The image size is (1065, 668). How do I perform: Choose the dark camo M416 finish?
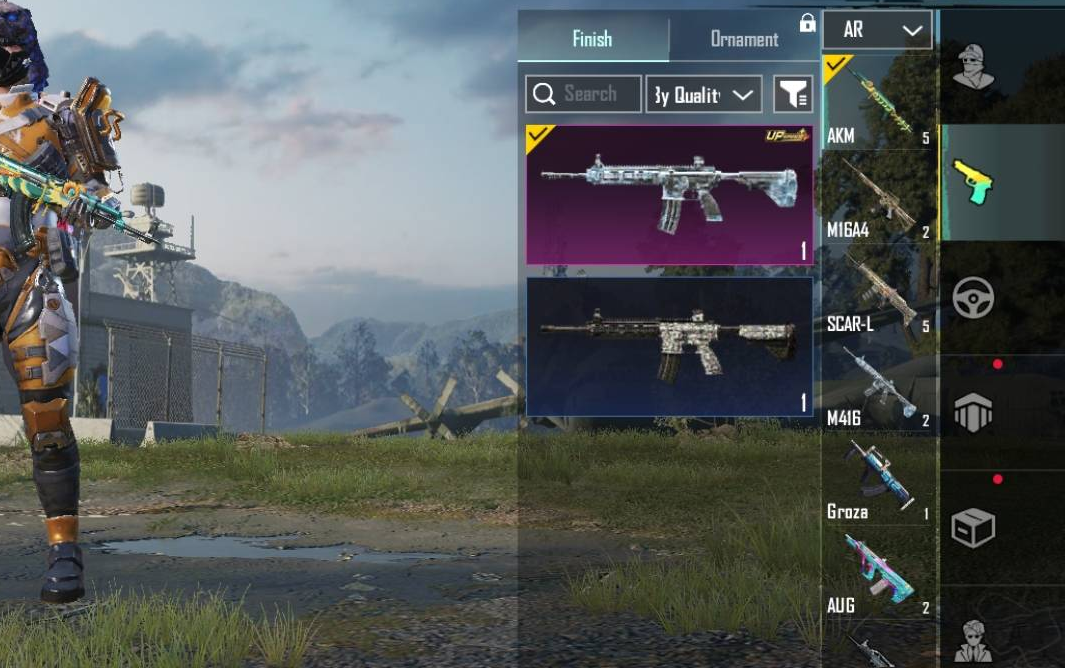click(669, 347)
